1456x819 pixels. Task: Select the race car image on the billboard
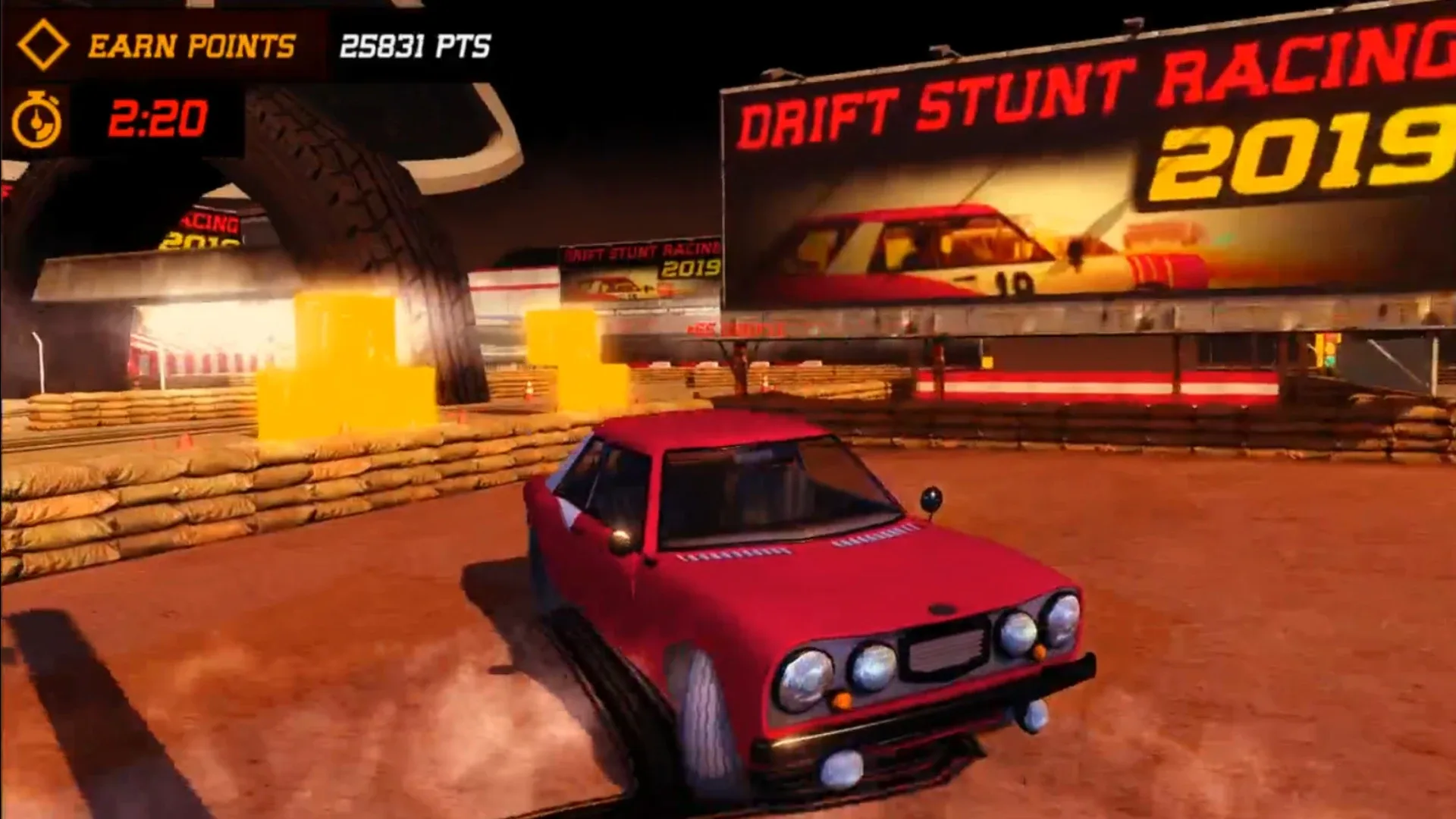click(x=948, y=250)
